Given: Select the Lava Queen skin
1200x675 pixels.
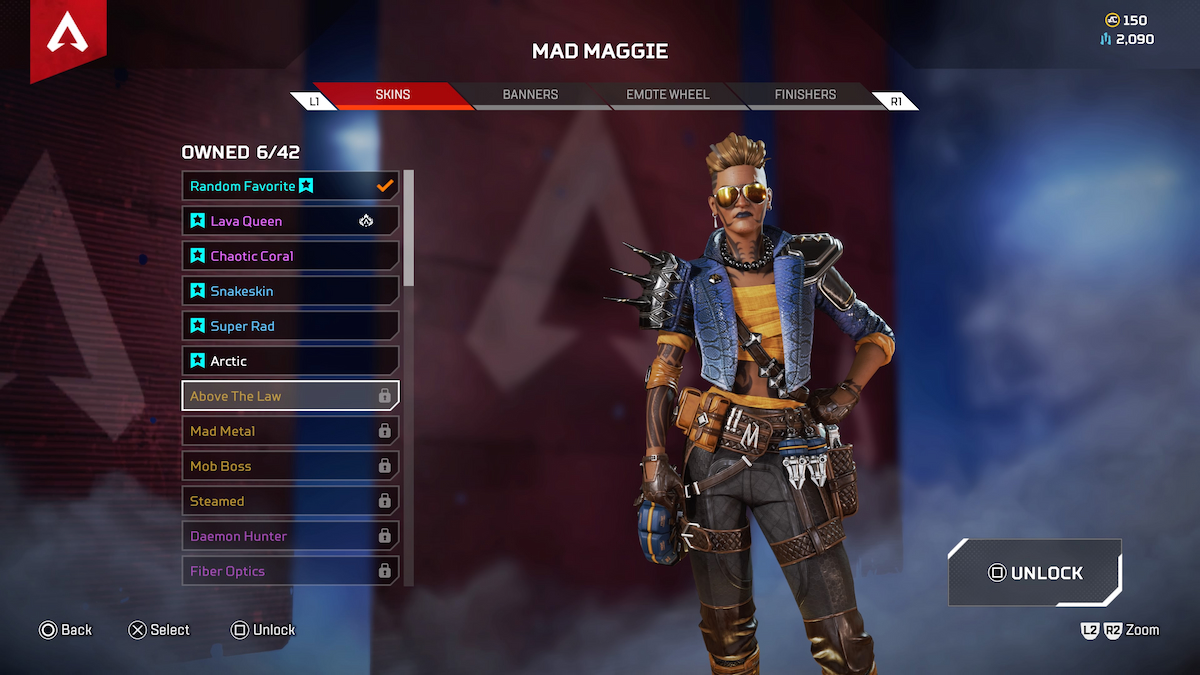Looking at the screenshot, I should coord(290,221).
